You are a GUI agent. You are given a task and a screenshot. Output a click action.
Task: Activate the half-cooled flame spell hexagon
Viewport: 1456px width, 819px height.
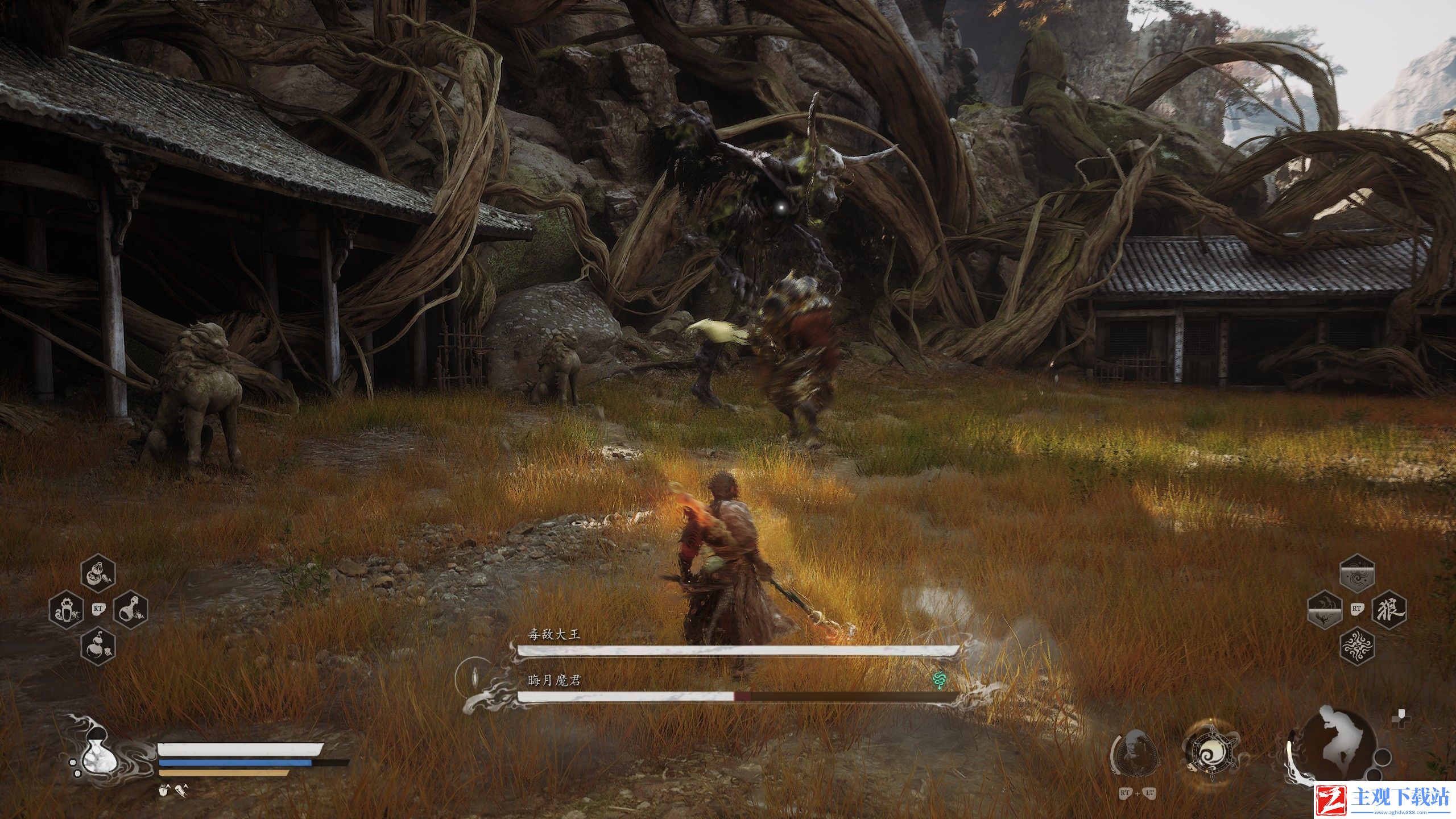[x=1324, y=611]
